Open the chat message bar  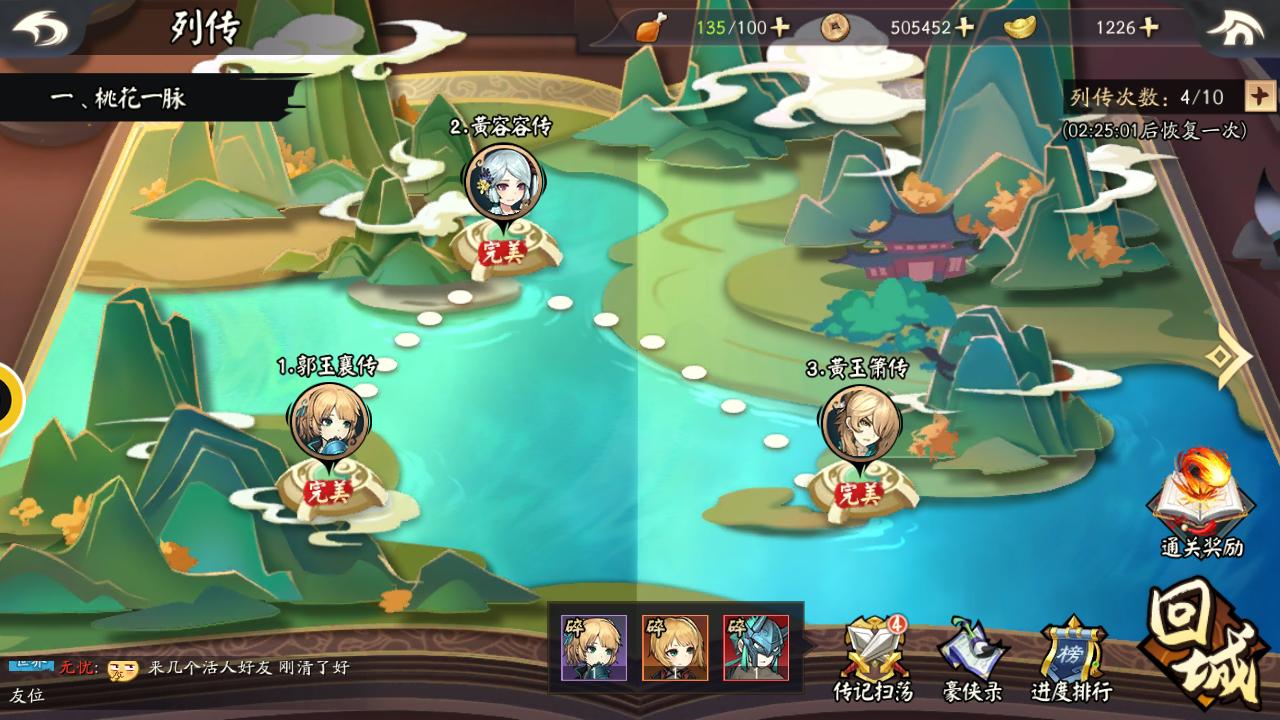click(250, 668)
